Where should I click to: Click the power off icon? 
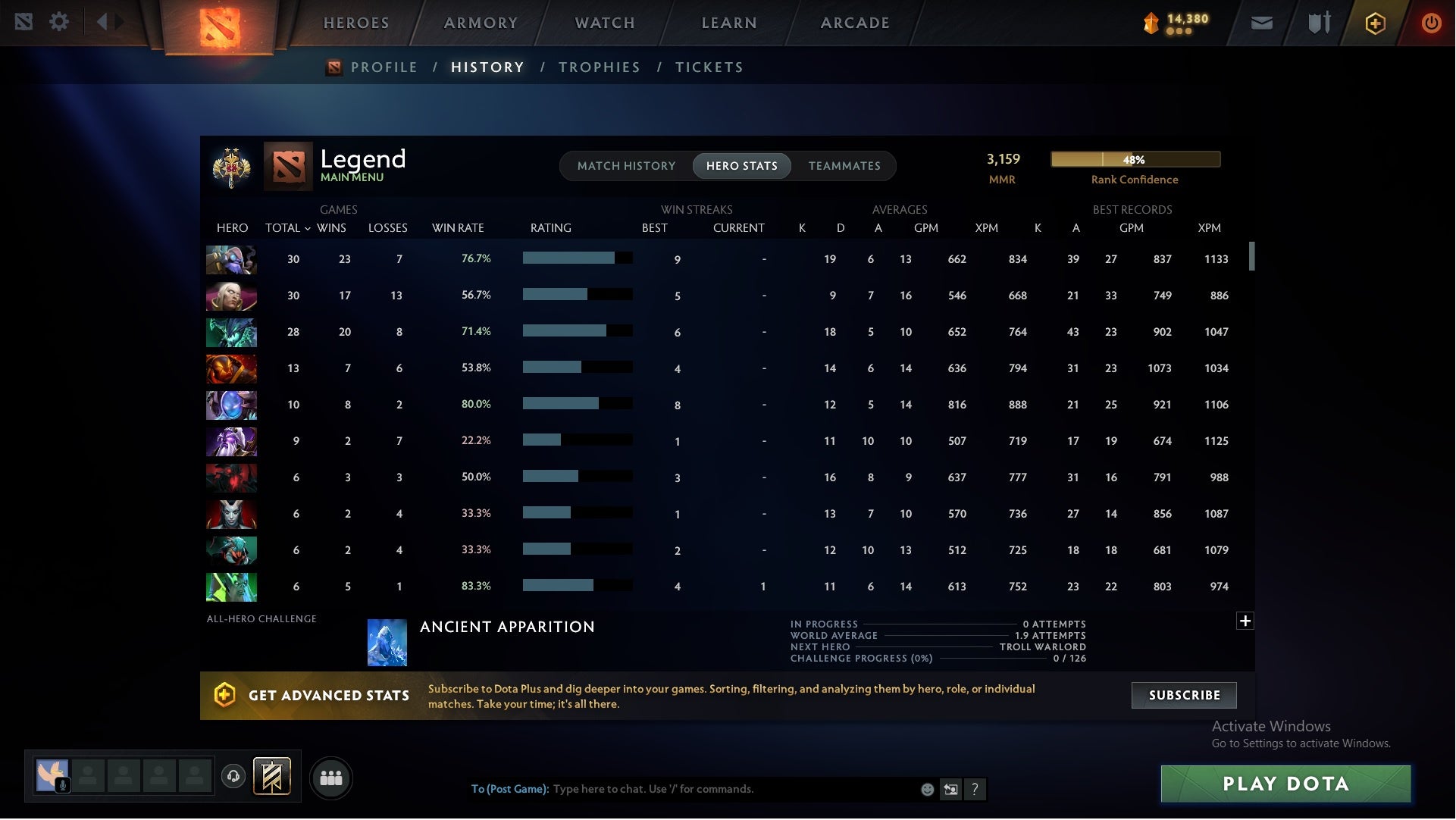coord(1431,23)
